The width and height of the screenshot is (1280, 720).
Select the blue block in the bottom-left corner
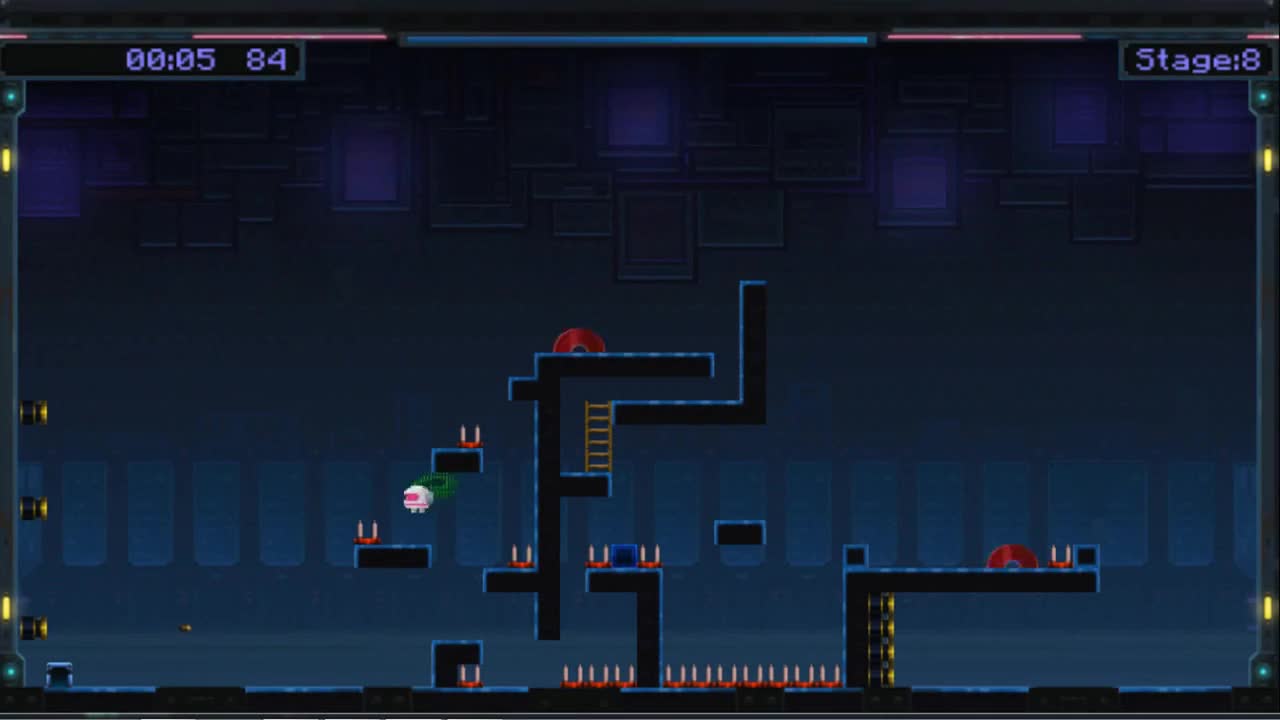coord(59,671)
